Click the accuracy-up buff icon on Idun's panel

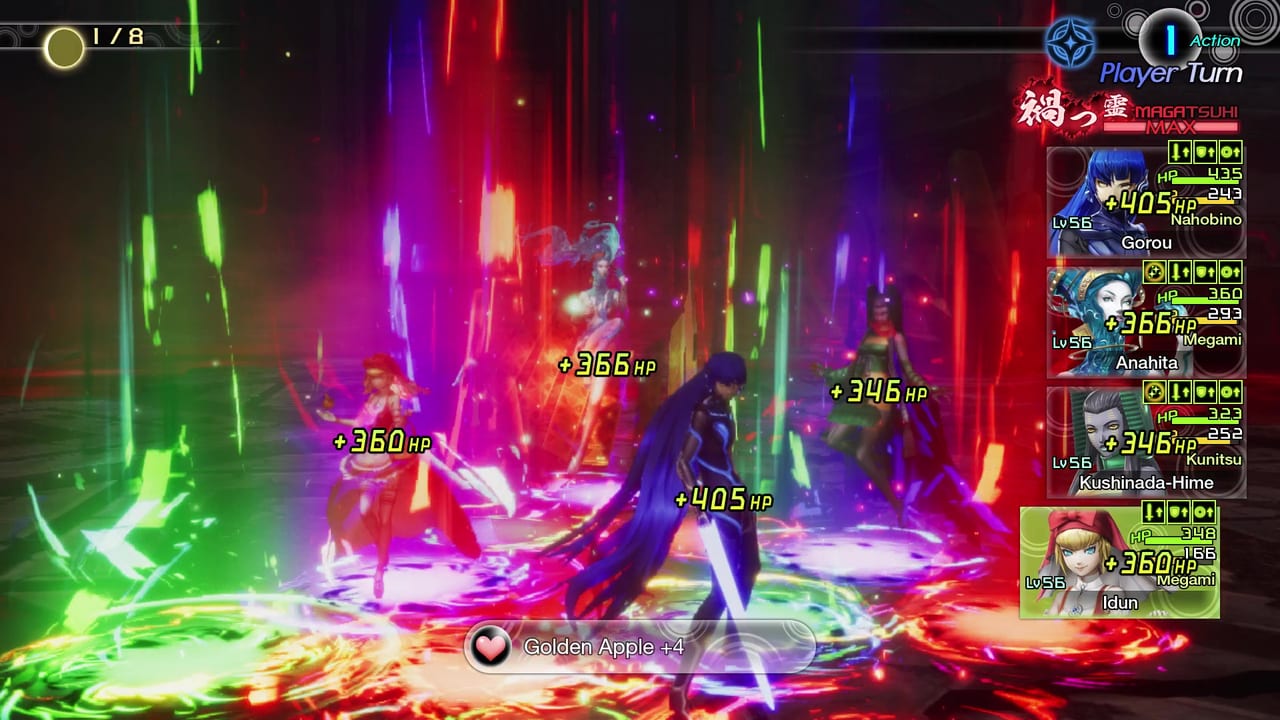tap(1203, 513)
